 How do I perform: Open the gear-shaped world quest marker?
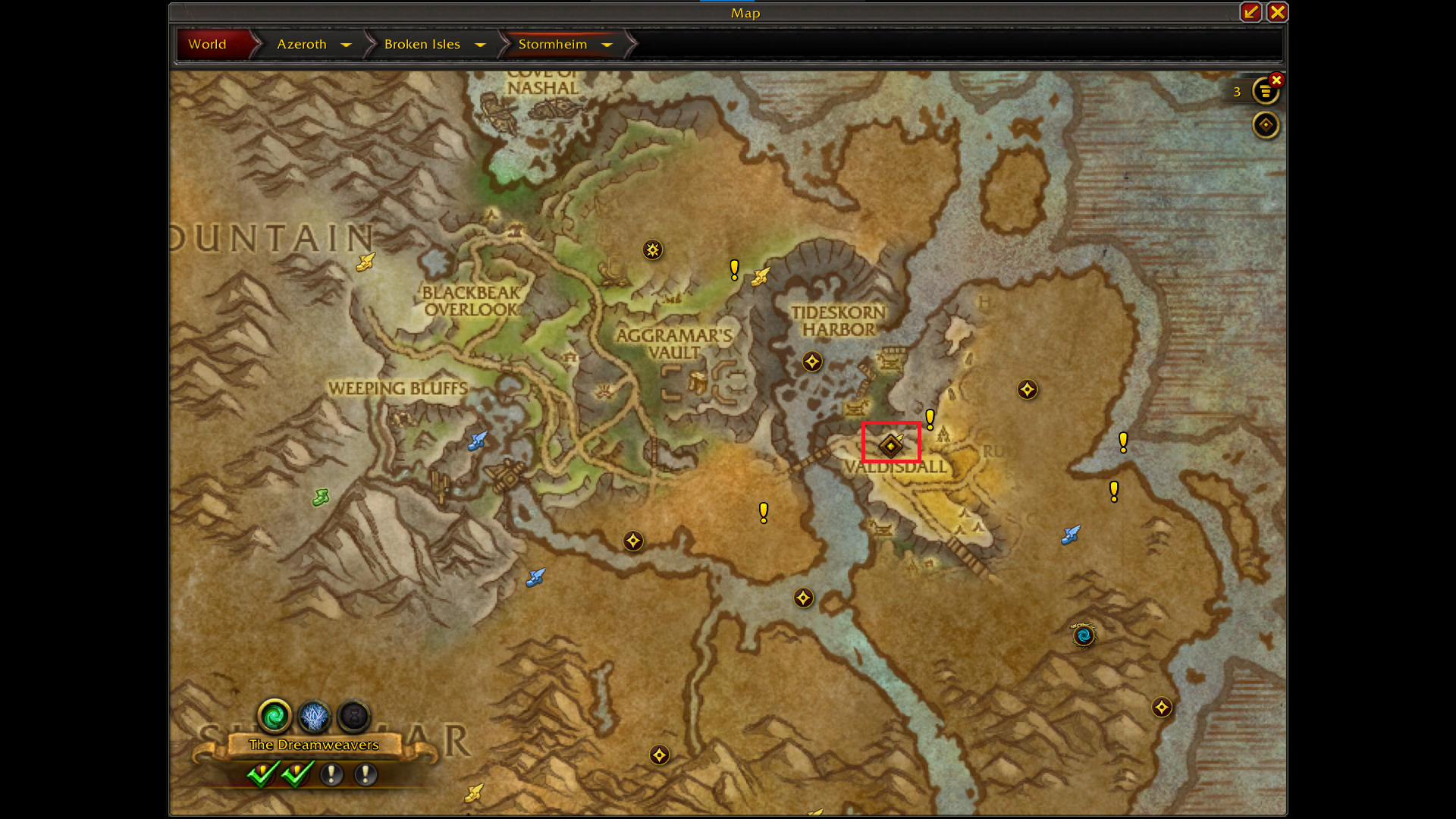click(x=652, y=249)
